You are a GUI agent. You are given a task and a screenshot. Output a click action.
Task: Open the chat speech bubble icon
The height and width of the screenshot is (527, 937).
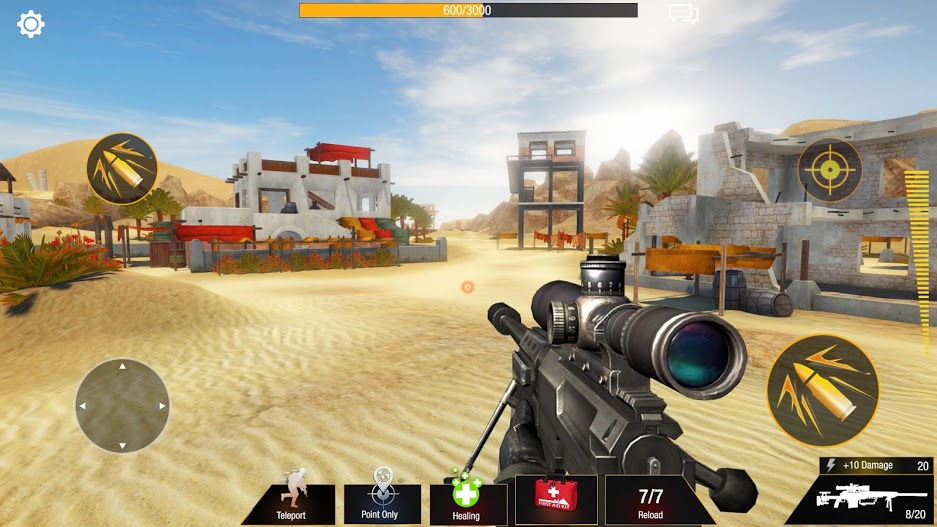(x=683, y=14)
